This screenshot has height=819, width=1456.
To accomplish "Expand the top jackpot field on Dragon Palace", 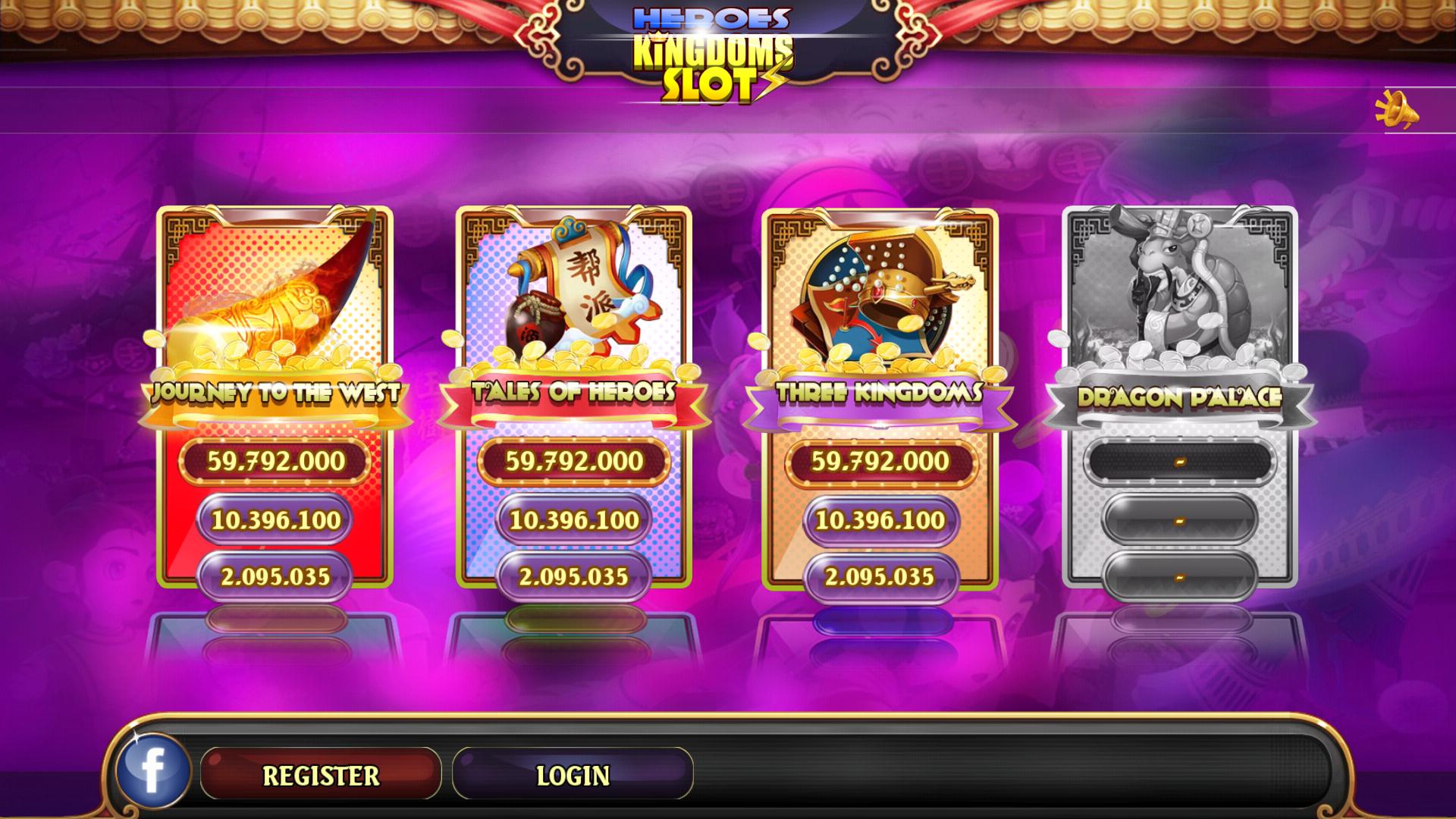I will click(1179, 460).
